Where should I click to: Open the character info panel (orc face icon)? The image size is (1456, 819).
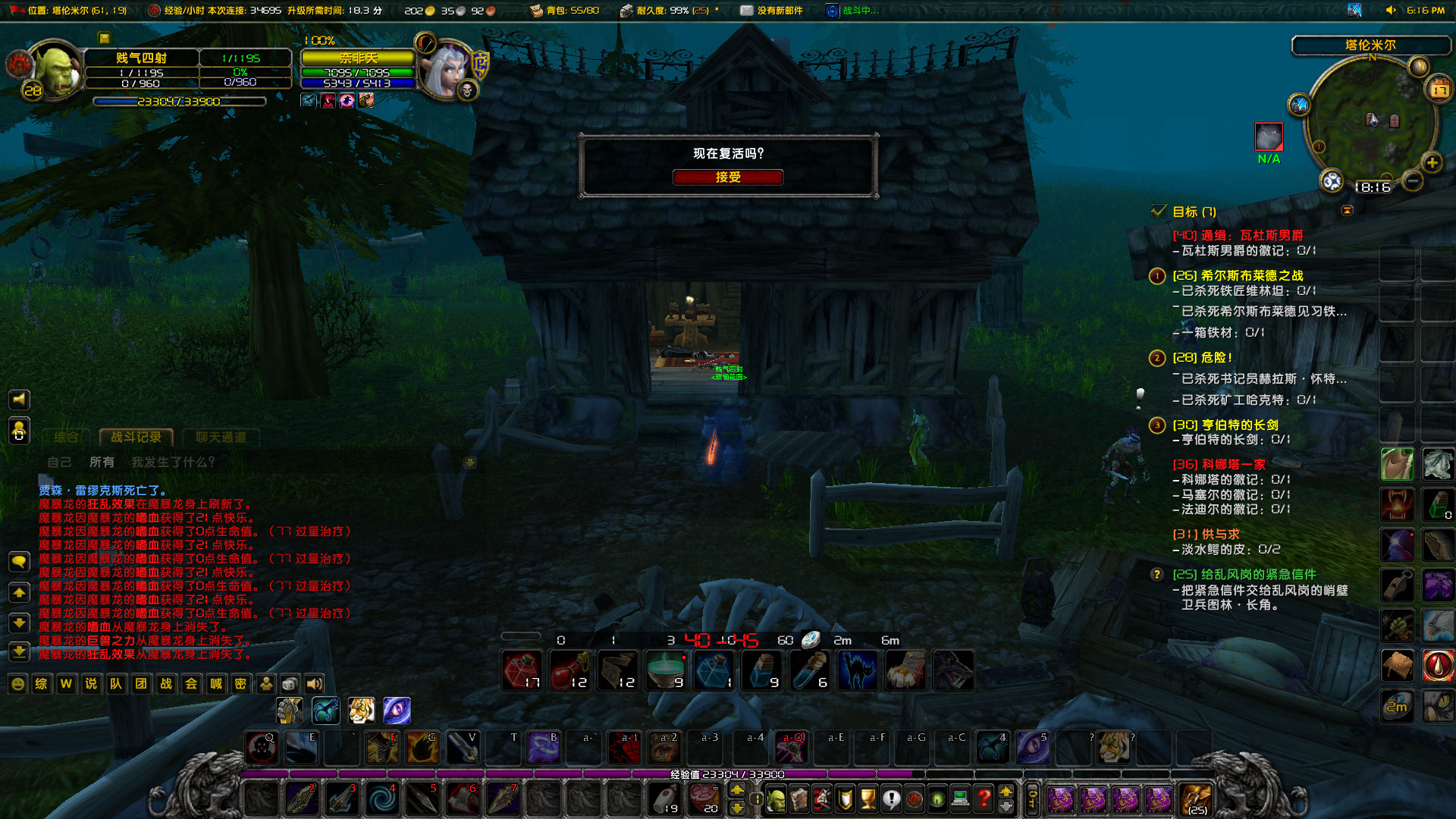coord(776,796)
